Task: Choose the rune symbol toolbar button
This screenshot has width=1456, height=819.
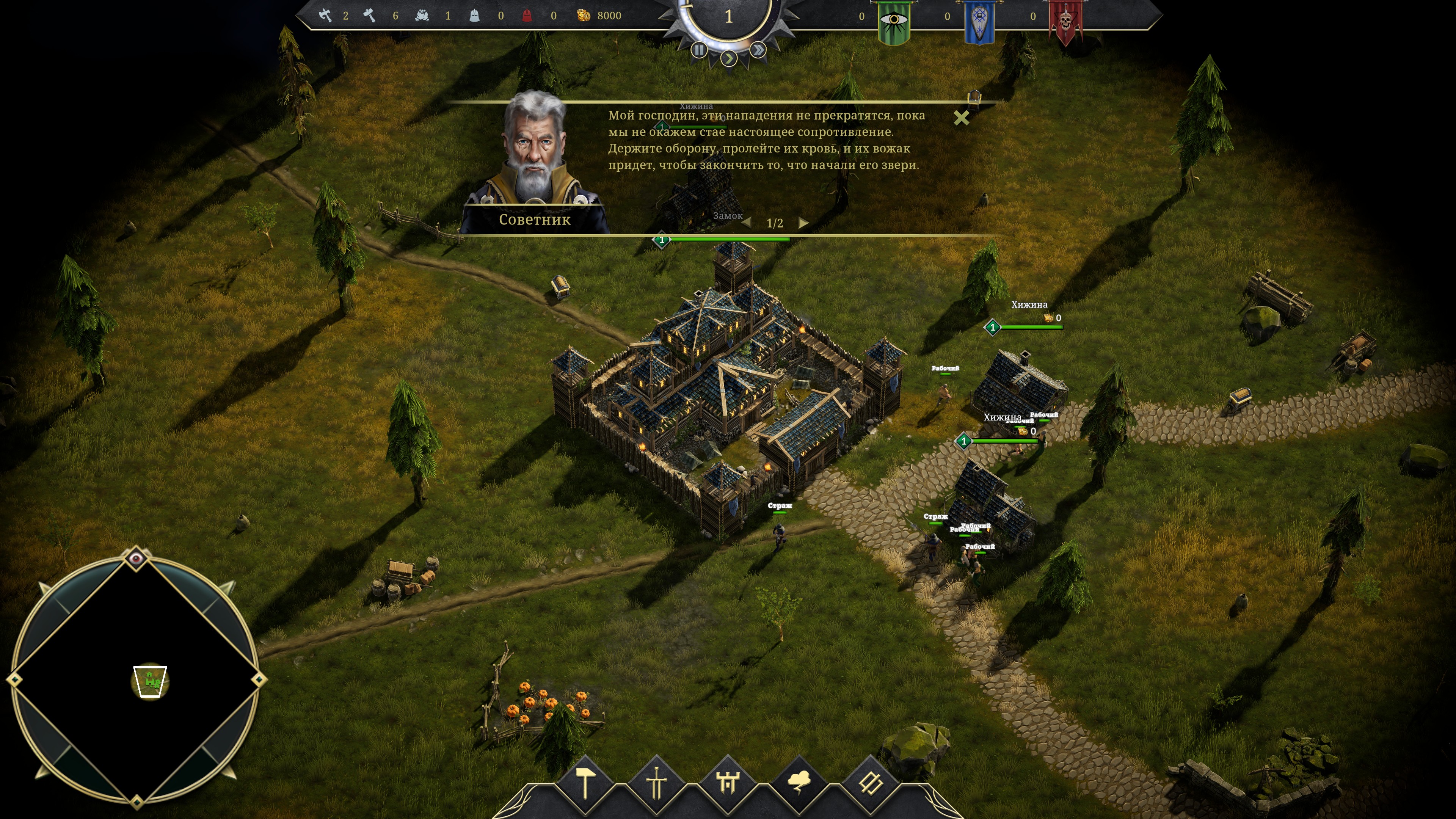Action: 870,783
